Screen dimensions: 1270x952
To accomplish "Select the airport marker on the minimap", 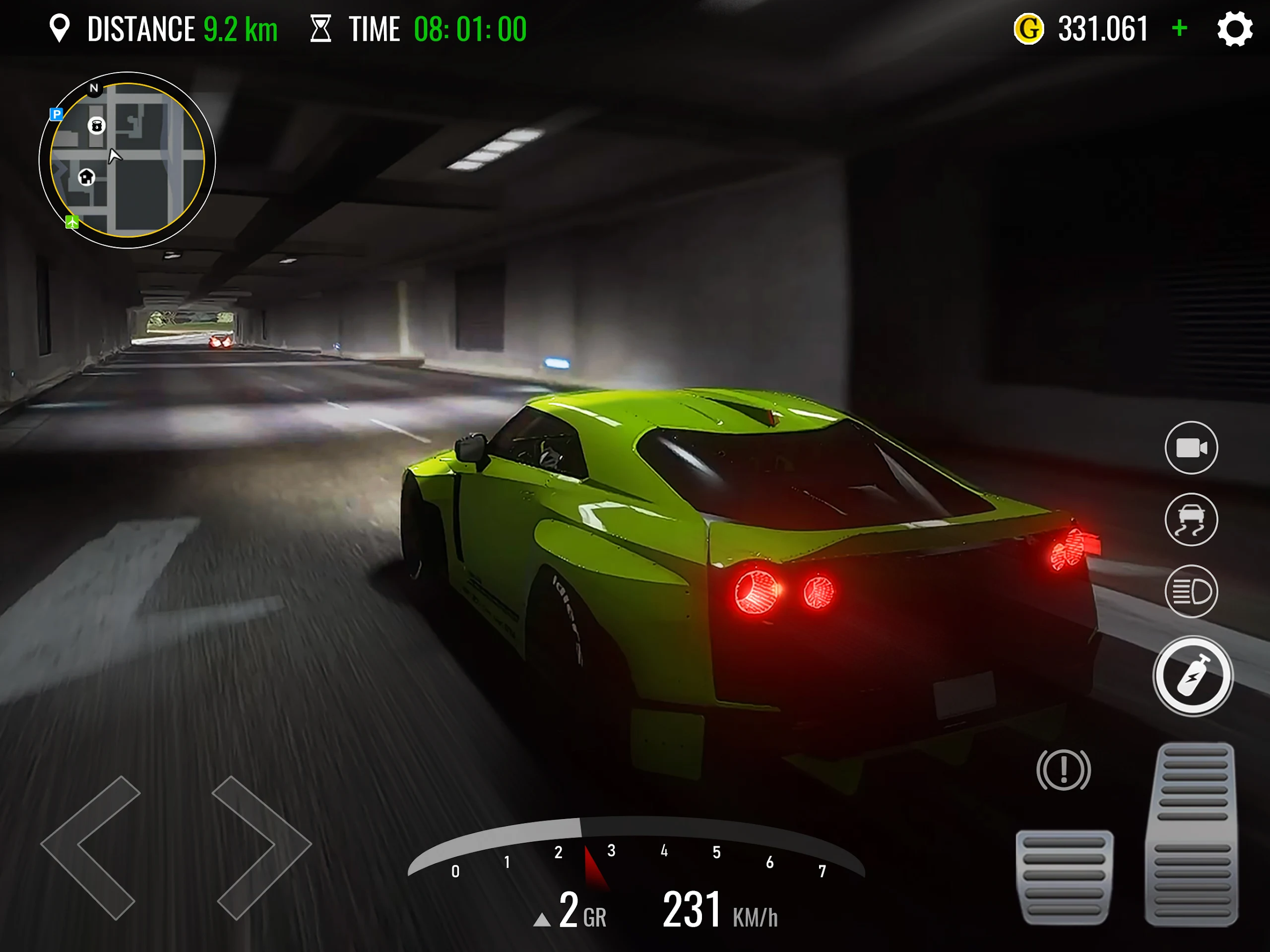I will [x=72, y=222].
